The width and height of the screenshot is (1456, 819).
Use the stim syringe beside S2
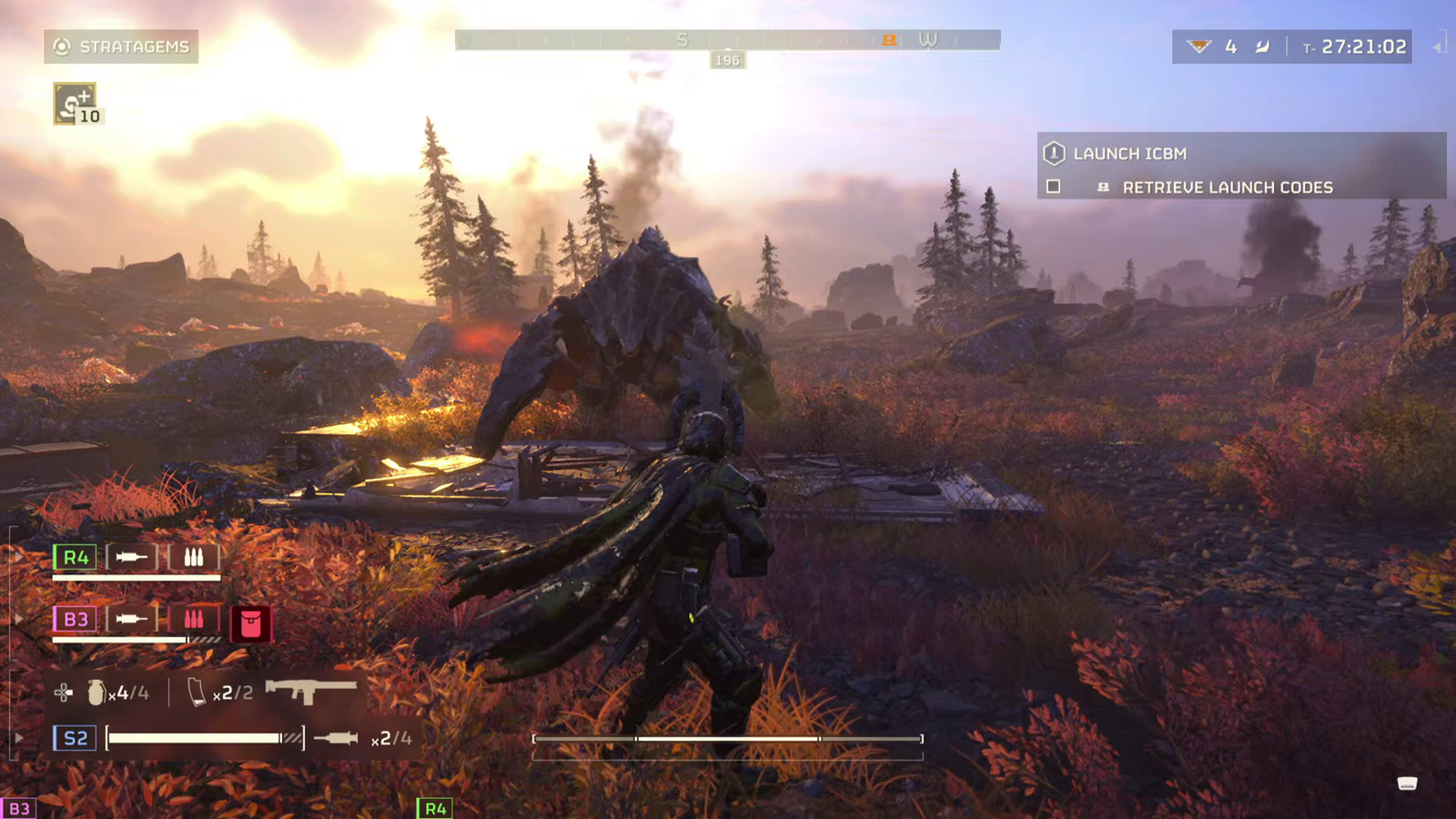336,738
